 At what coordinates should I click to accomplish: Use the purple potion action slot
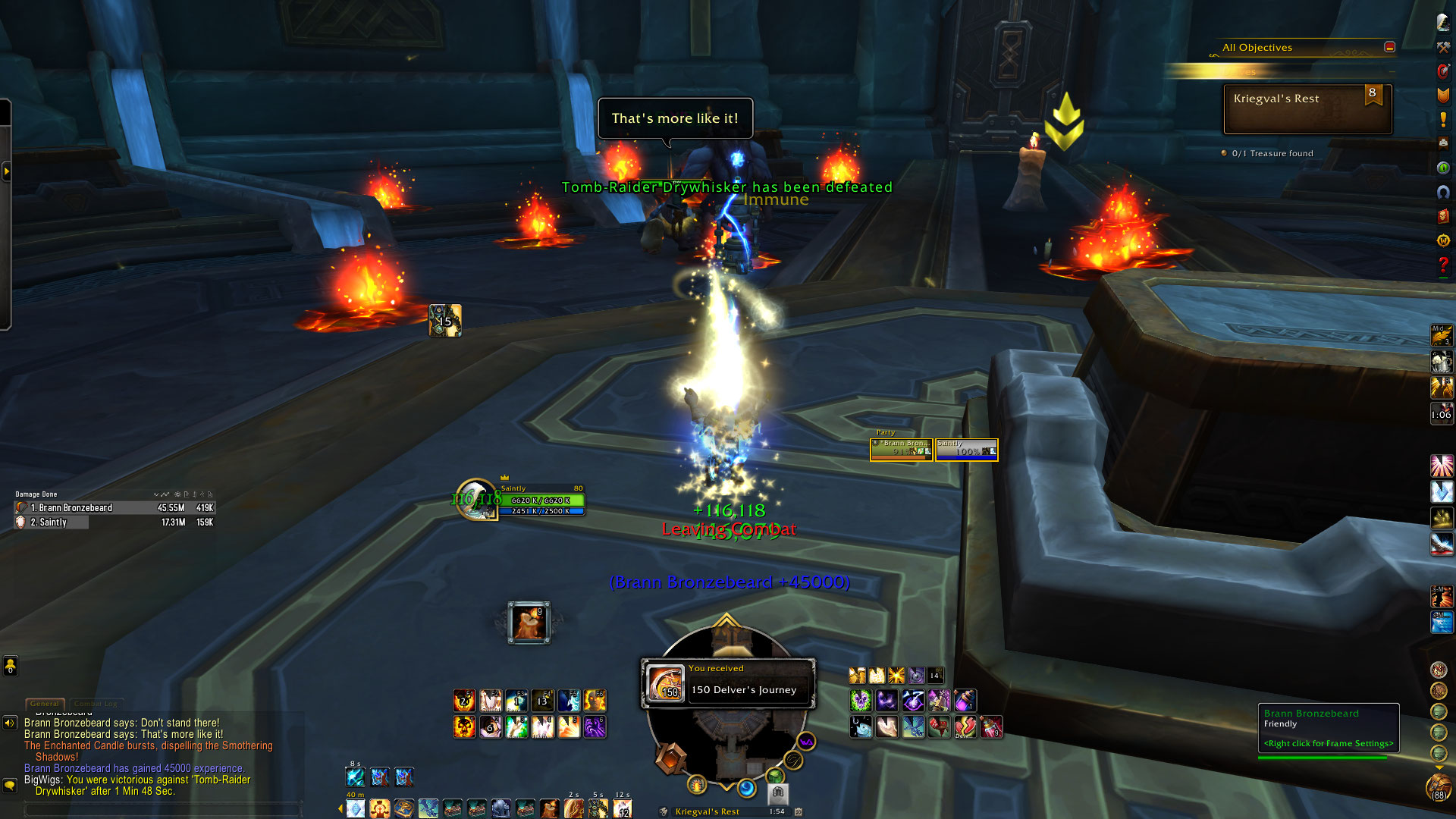965,700
